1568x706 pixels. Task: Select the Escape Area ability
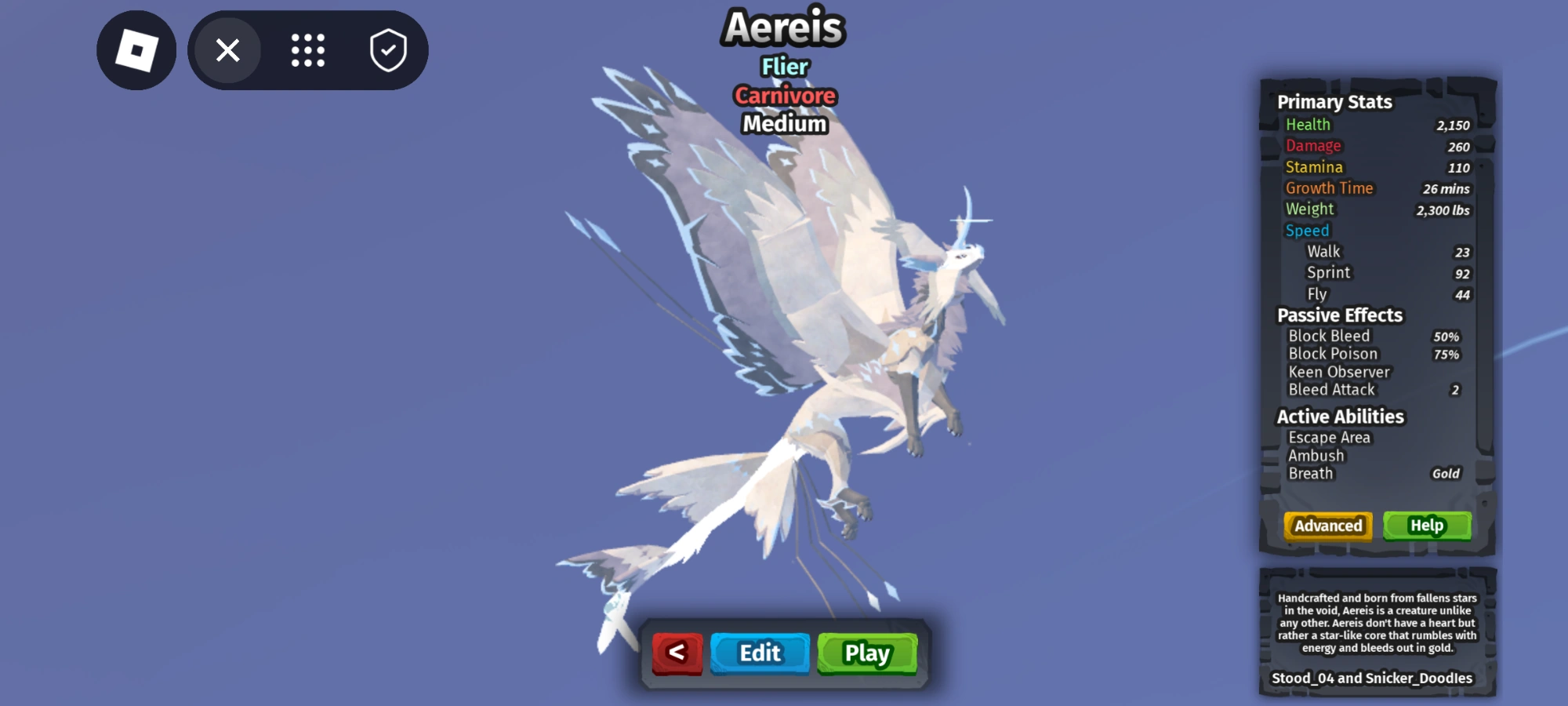point(1330,437)
